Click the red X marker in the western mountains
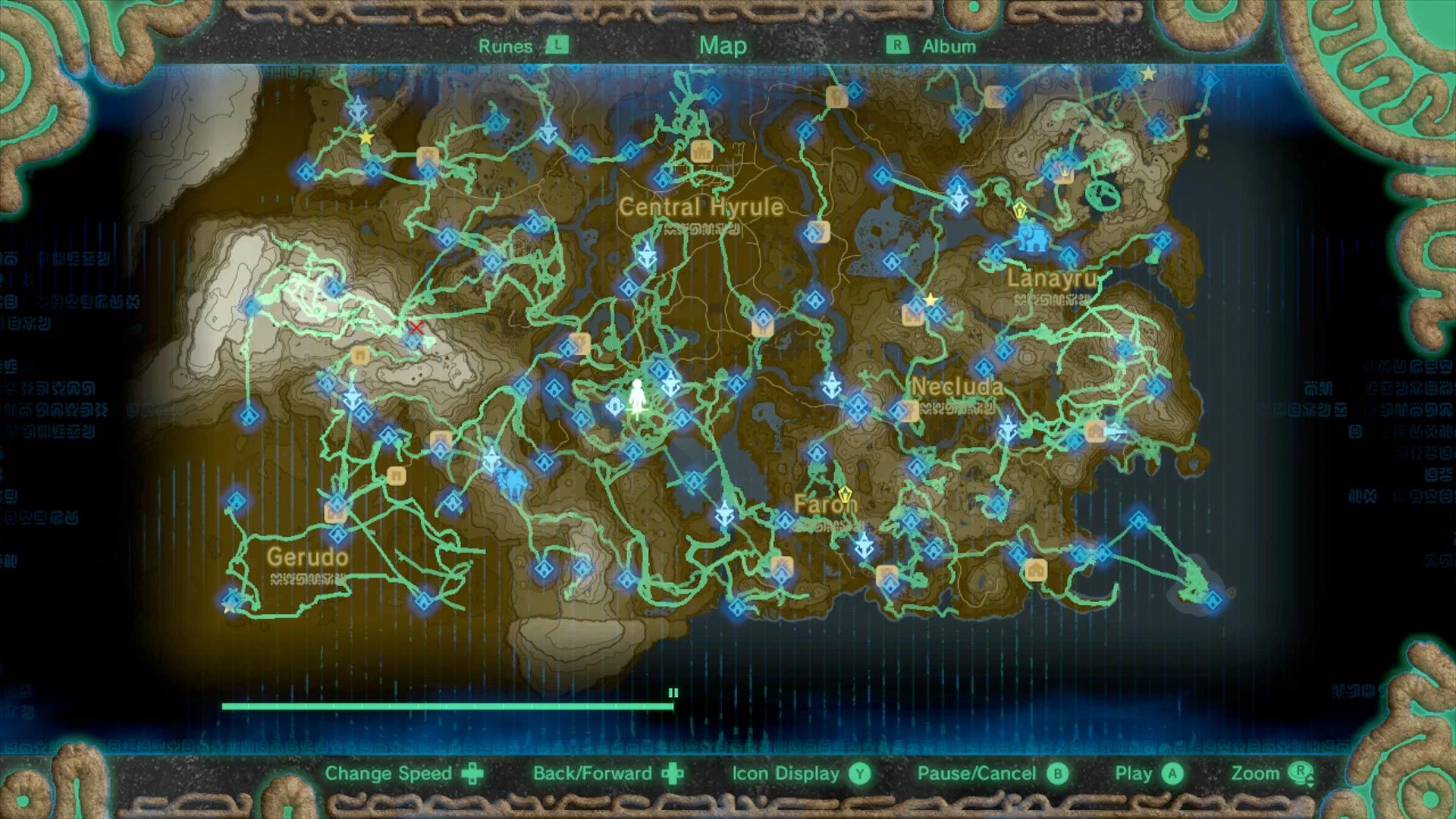The height and width of the screenshot is (819, 1456). pyautogui.click(x=416, y=329)
